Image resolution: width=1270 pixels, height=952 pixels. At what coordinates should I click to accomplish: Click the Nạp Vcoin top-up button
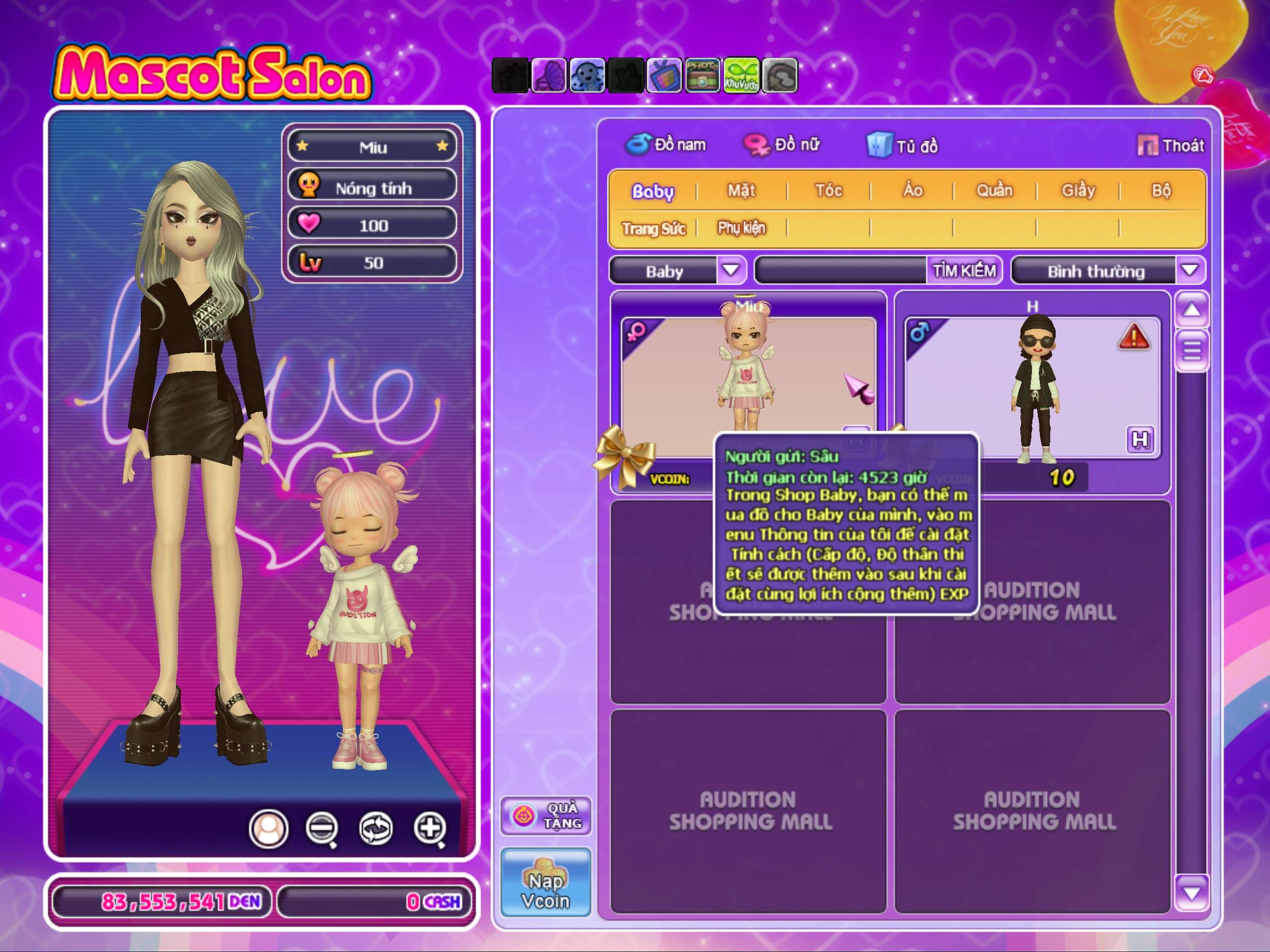[x=545, y=882]
